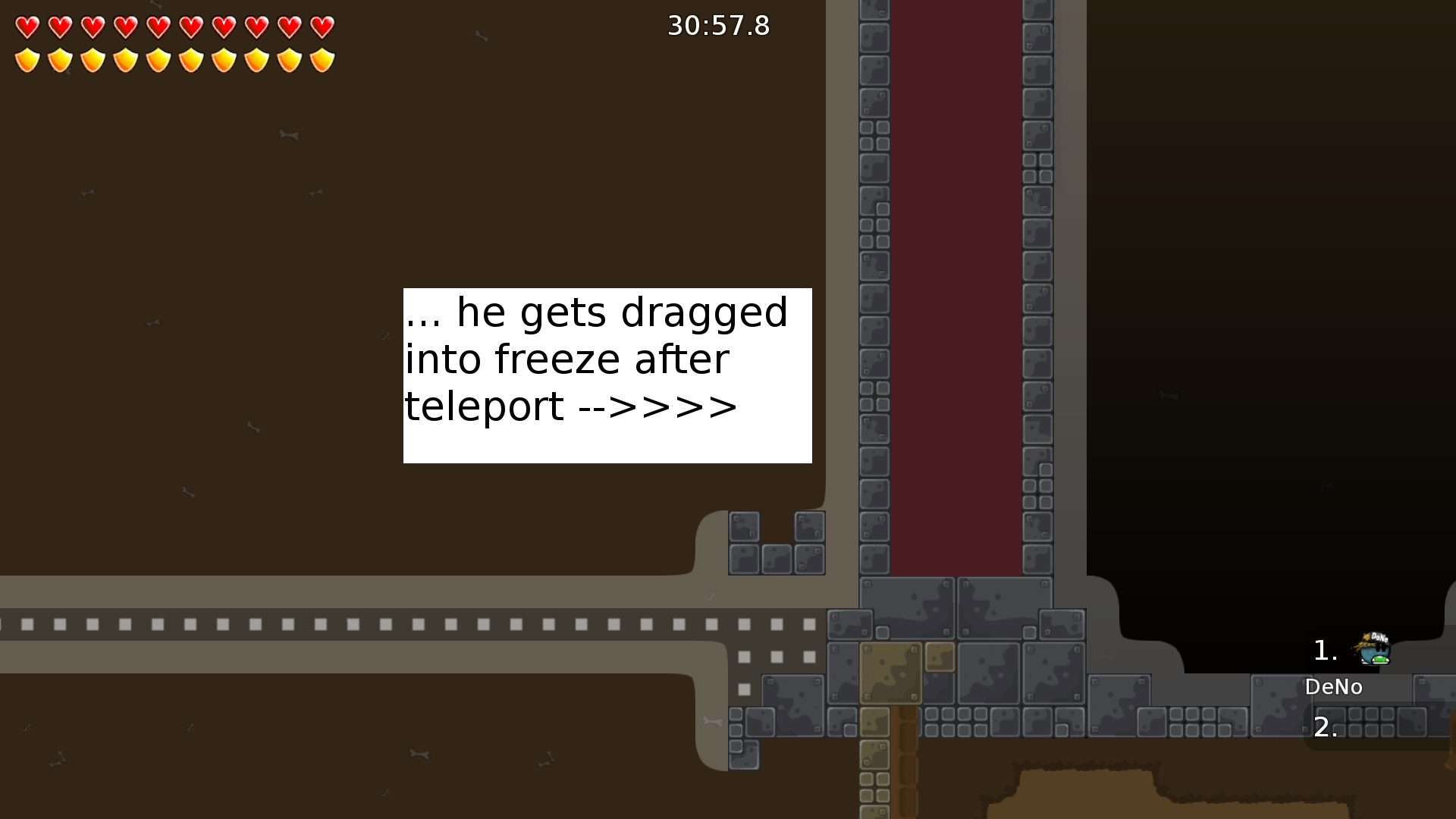Expand the leaderboard entry labeled 1.
Viewport: 1456px width, 819px height.
(1324, 648)
